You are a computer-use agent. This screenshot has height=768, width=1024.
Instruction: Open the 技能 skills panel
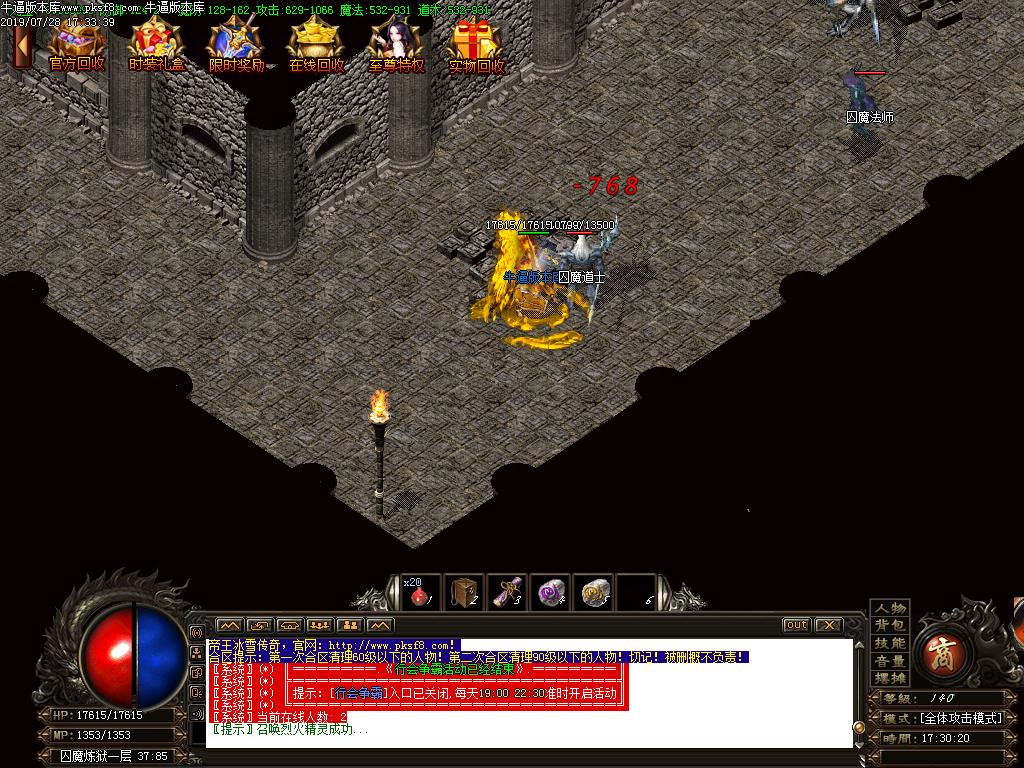(x=890, y=643)
